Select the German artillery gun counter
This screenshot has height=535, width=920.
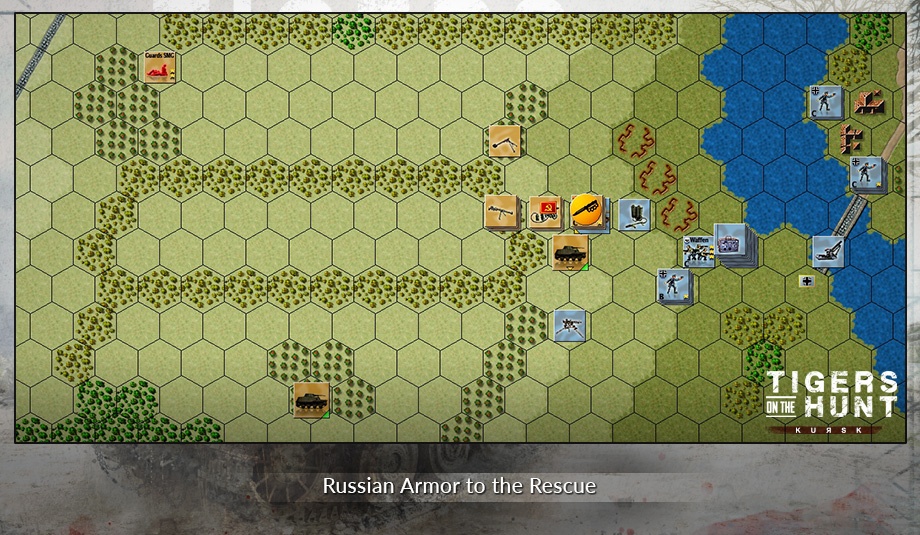tap(827, 251)
